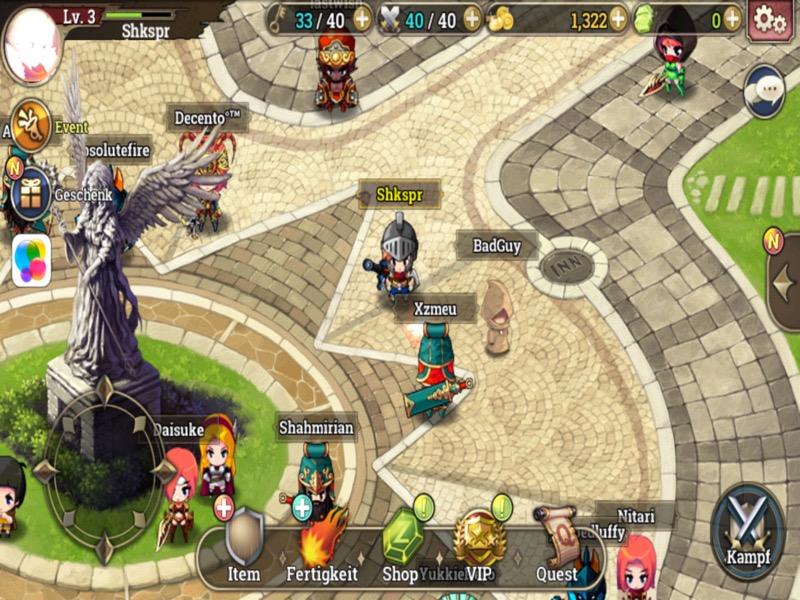This screenshot has height=600, width=800.
Task: Open the settings gear menu
Action: coord(769,20)
